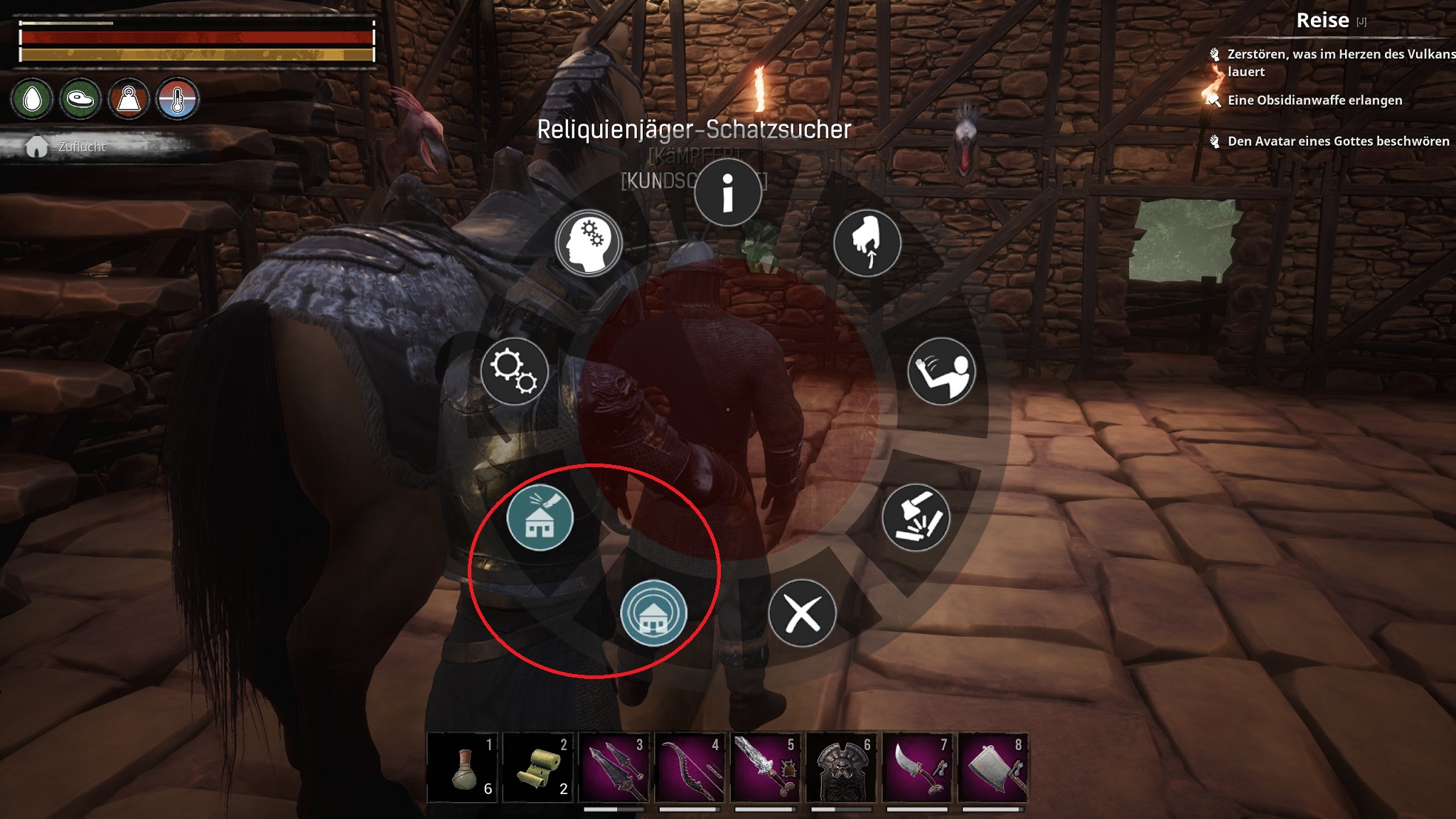This screenshot has width=1456, height=819.
Task: Equip the cleaver in hotbar slot 8
Action: coord(992,768)
